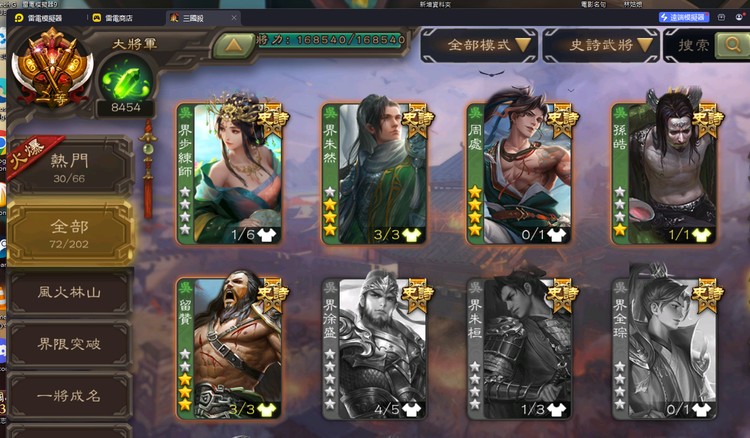Switch to the 雷電商店 emulator tab
This screenshot has width=750, height=438.
tap(115, 18)
